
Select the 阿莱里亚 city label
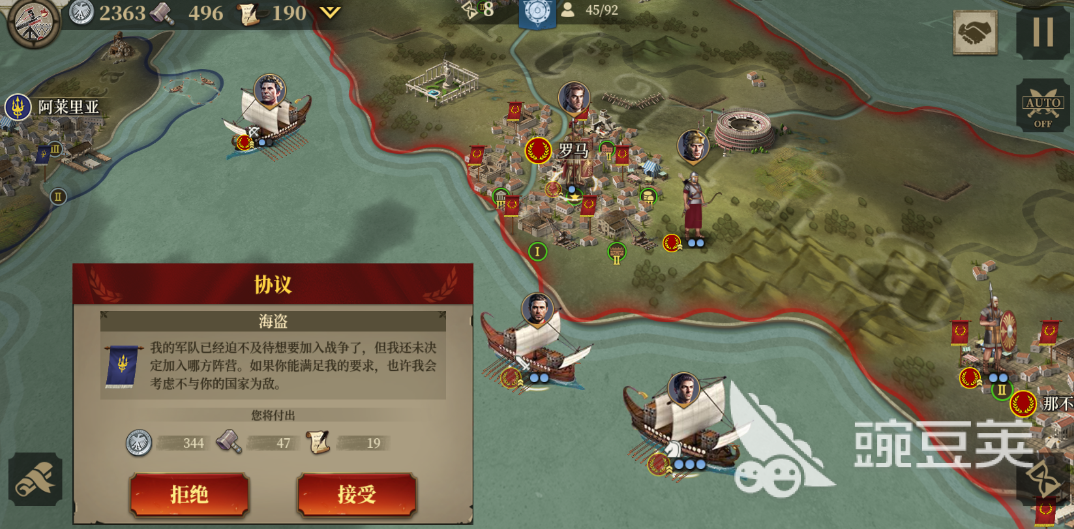pyautogui.click(x=70, y=106)
